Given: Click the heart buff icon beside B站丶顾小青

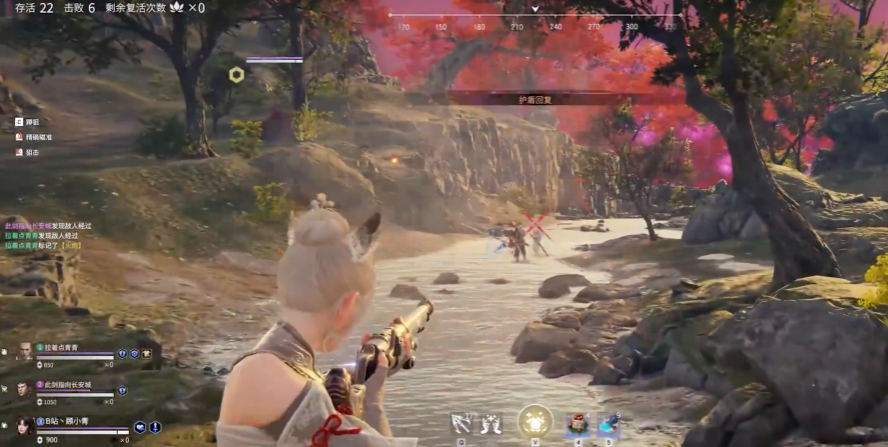Looking at the screenshot, I should pyautogui.click(x=141, y=427).
